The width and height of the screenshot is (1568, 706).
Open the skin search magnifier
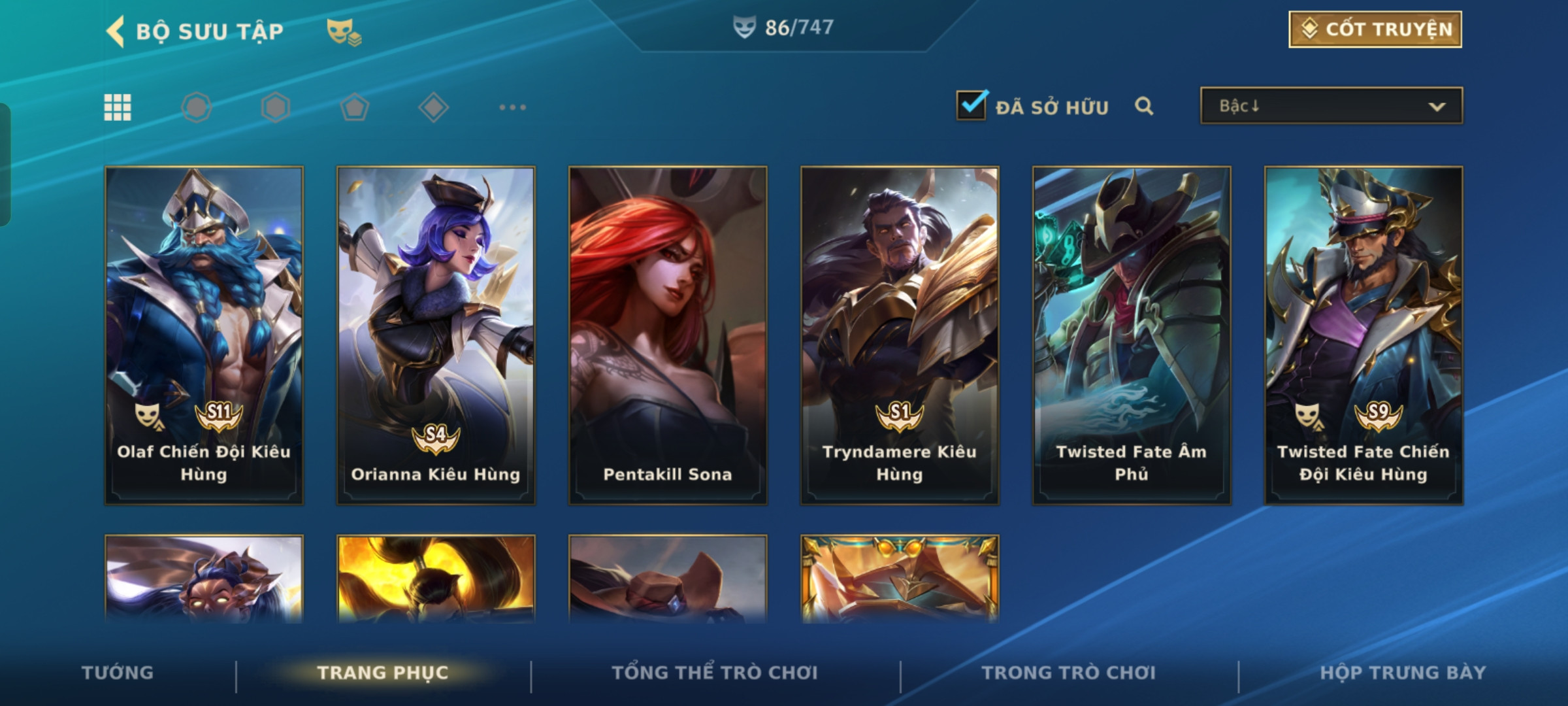pyautogui.click(x=1144, y=106)
